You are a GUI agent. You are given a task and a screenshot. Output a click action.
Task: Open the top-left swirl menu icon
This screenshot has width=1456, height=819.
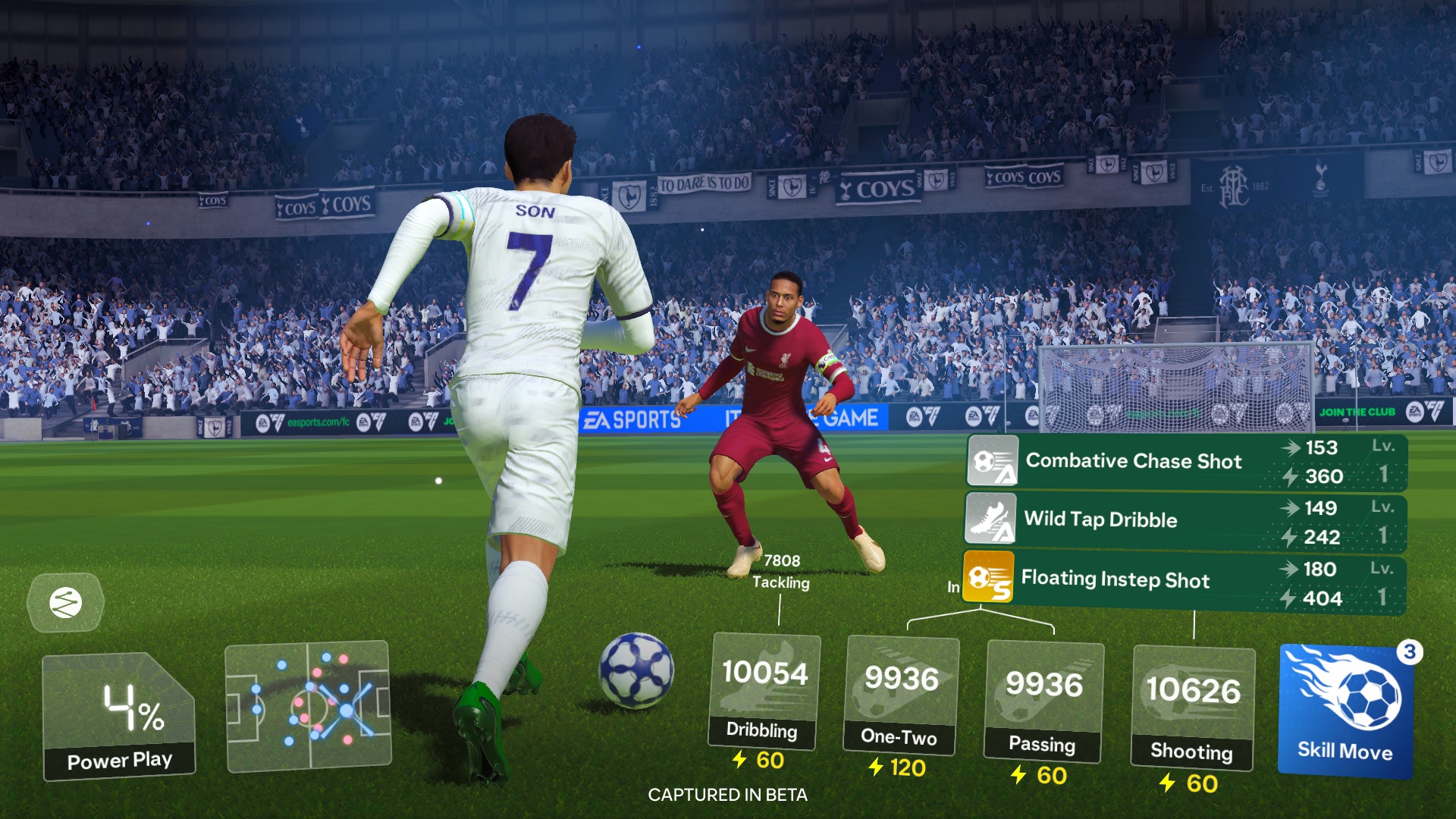[x=64, y=601]
